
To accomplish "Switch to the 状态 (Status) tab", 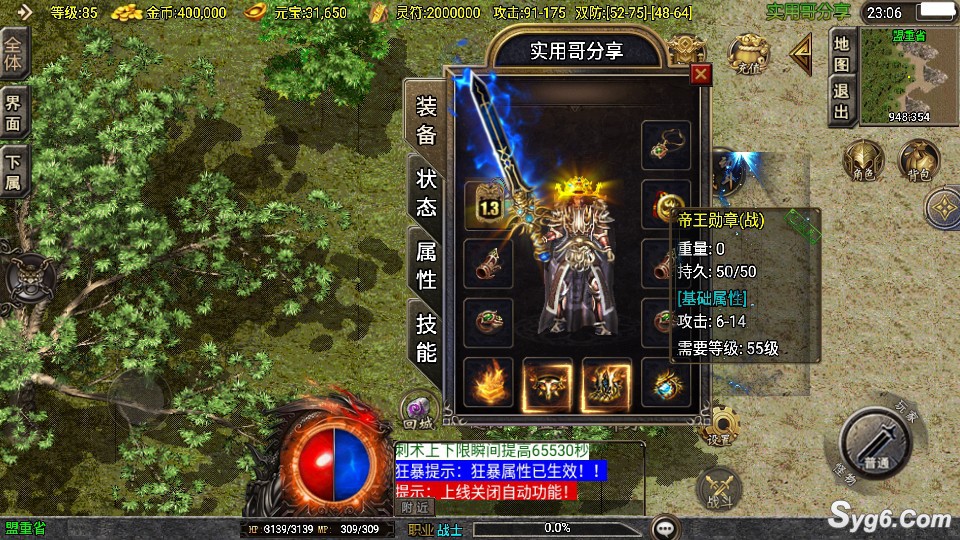I will click(426, 193).
